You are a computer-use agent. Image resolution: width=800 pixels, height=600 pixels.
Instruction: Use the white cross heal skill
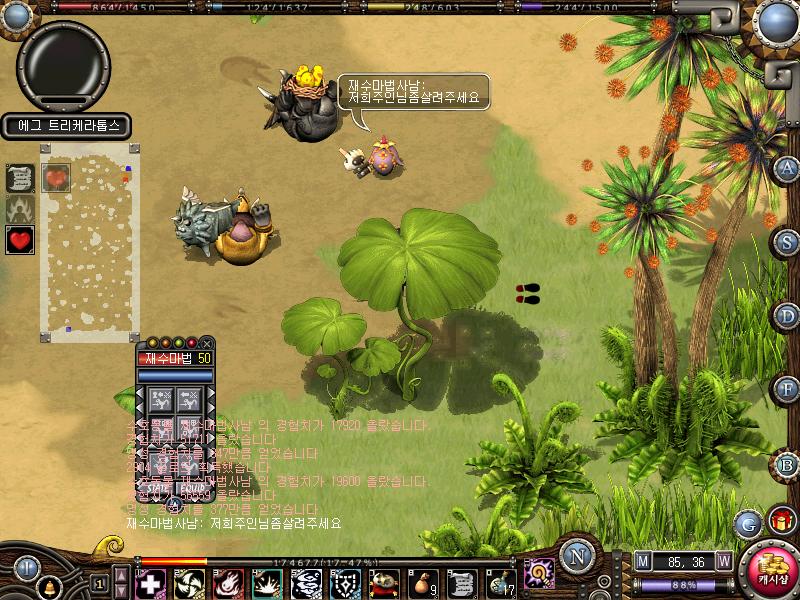coord(150,583)
